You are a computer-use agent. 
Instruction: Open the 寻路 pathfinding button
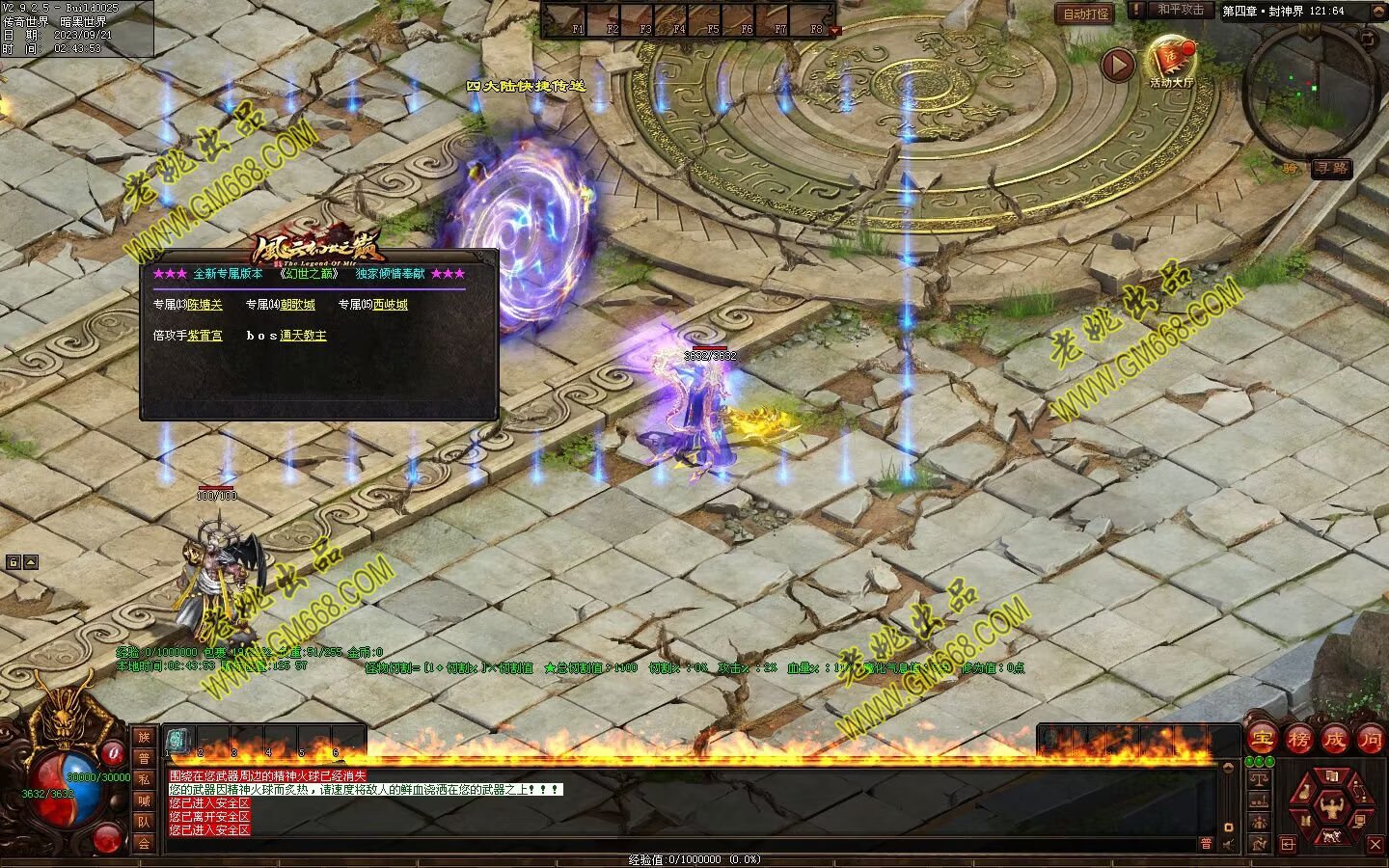(1331, 168)
